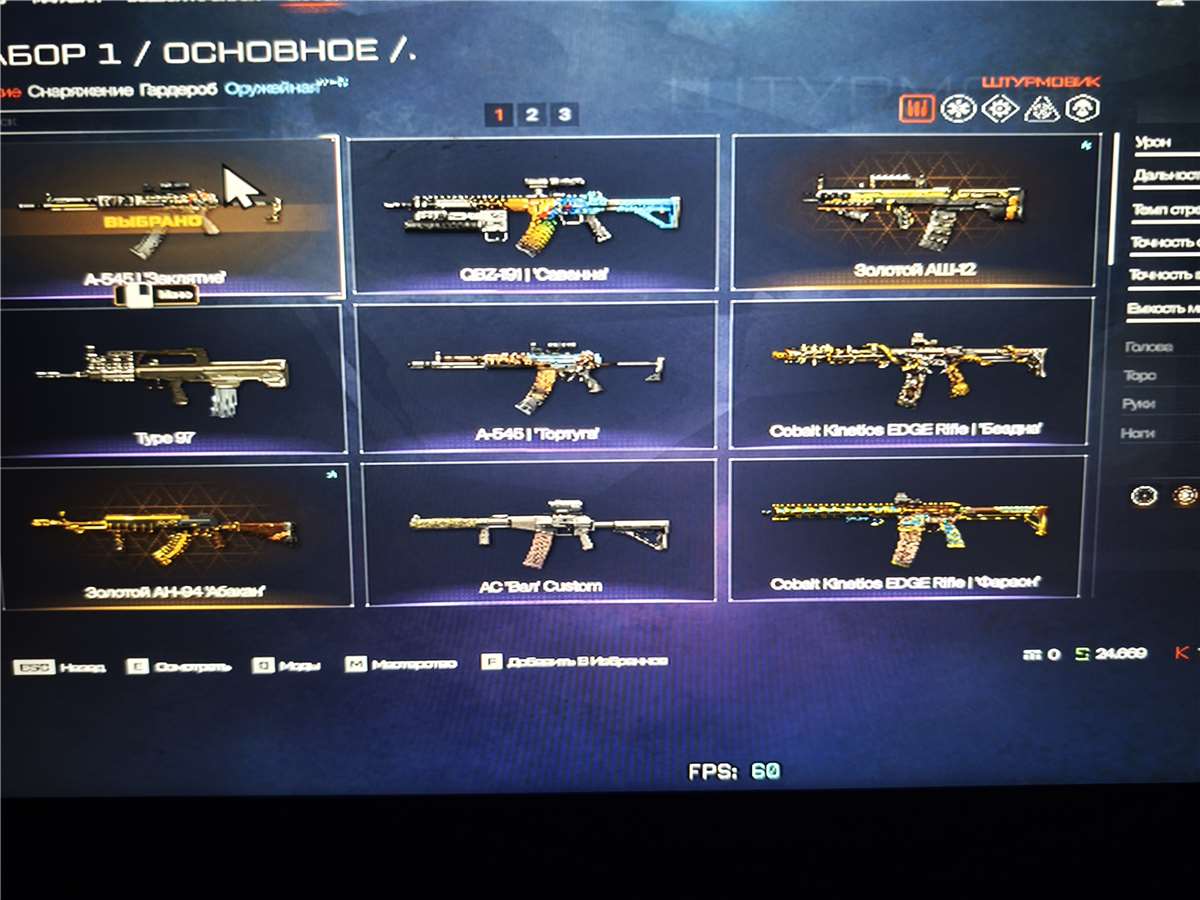
Task: Select the QBZ-191 'Саванна' weapon tile
Action: (533, 213)
